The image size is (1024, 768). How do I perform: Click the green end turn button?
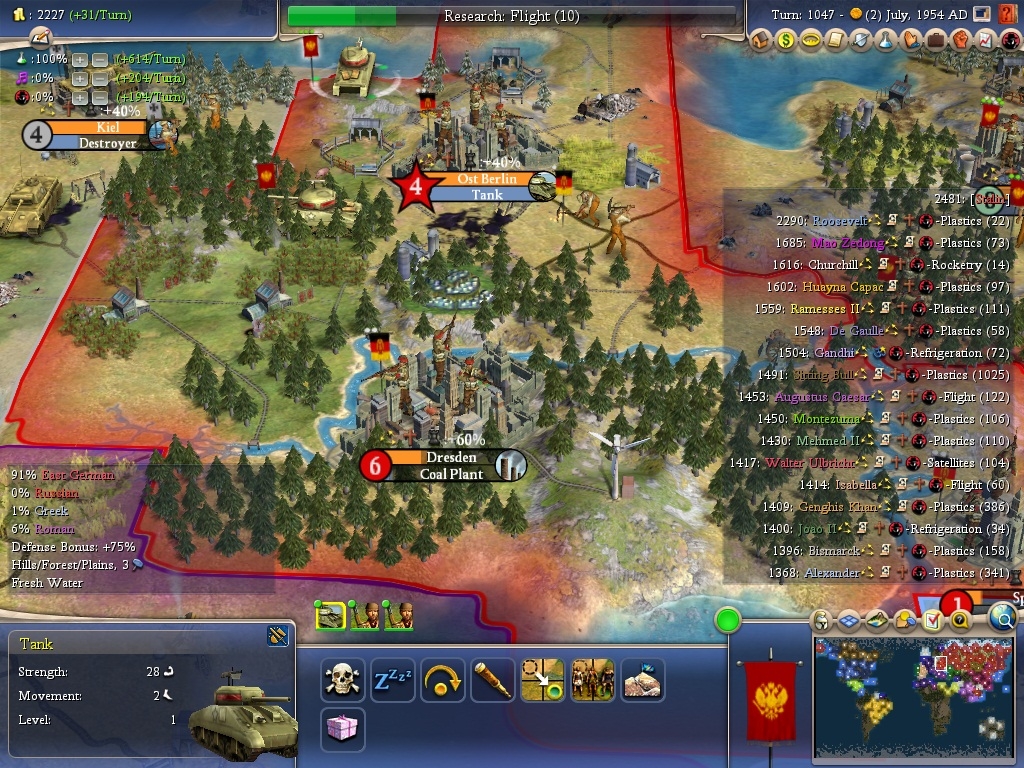[x=727, y=621]
